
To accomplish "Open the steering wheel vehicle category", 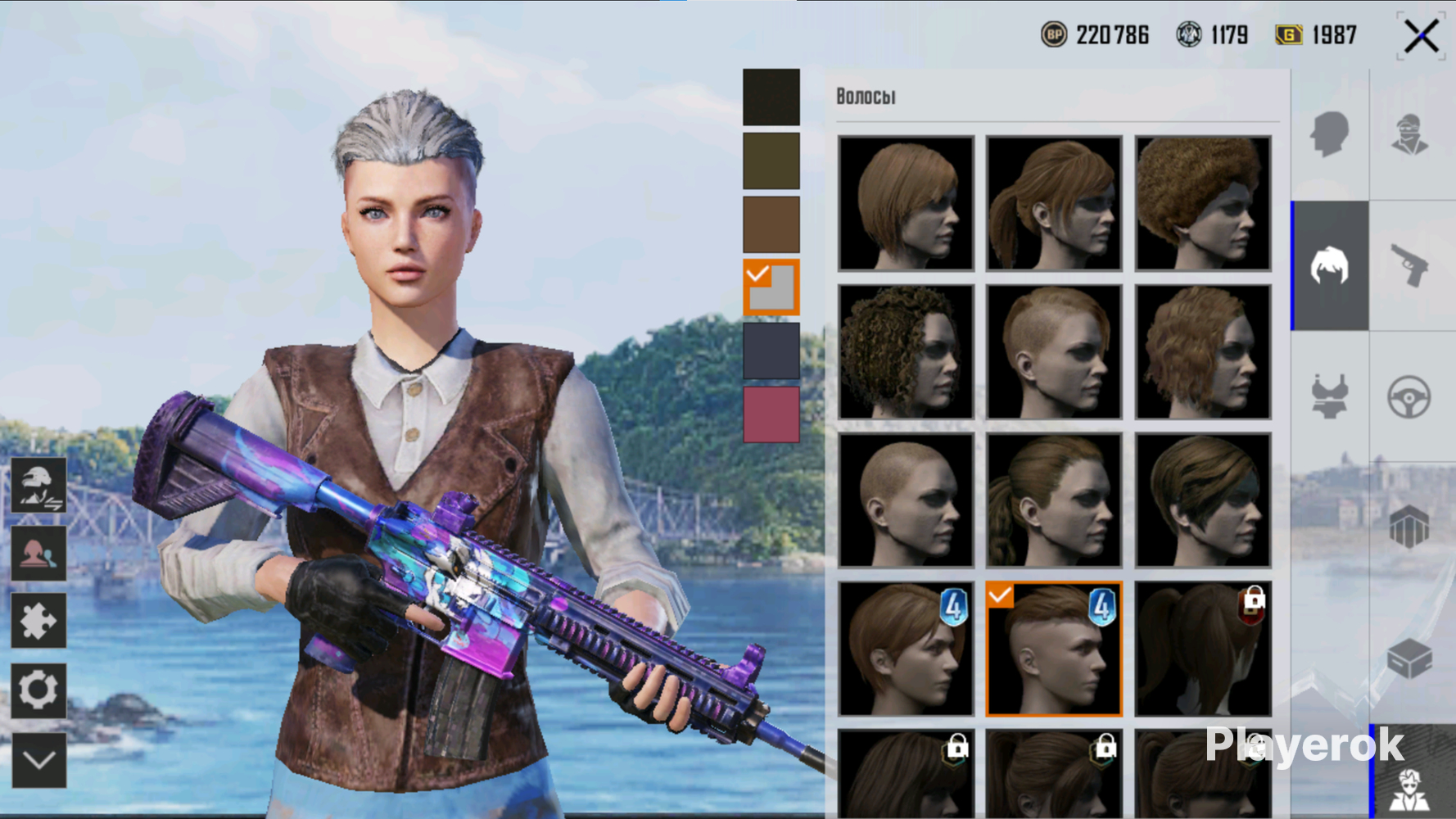I will tap(1409, 396).
